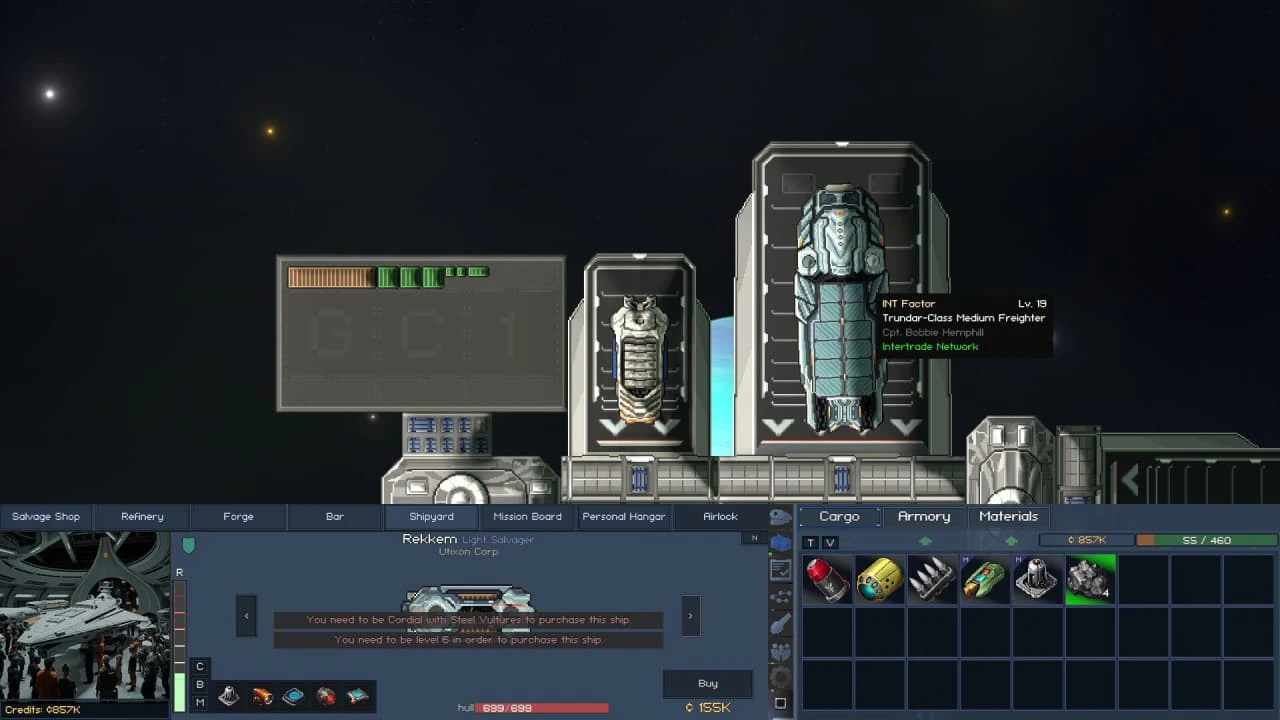Select the red capsule item in cargo

[827, 580]
